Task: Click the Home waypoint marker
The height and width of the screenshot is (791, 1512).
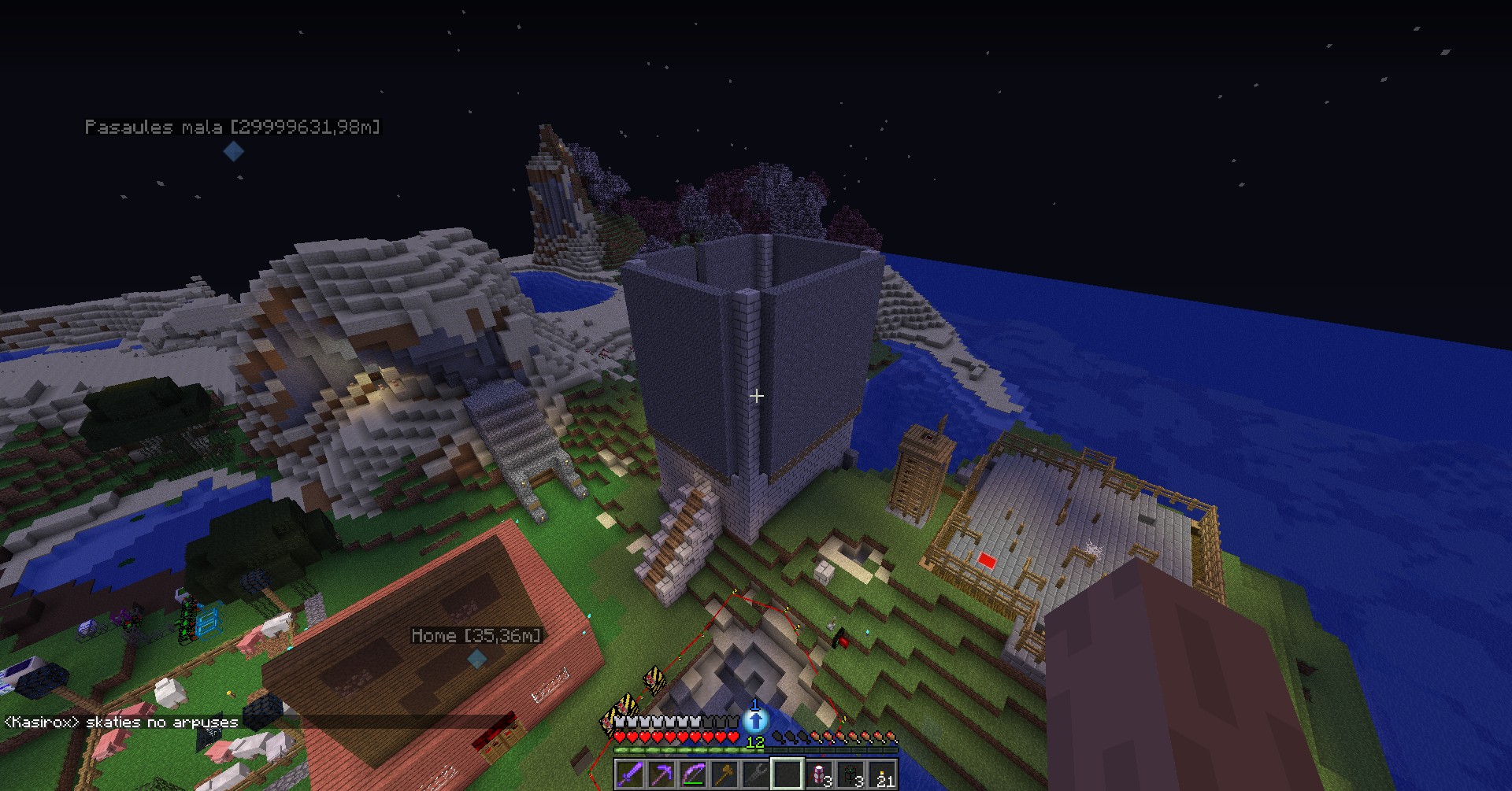Action: pyautogui.click(x=477, y=659)
